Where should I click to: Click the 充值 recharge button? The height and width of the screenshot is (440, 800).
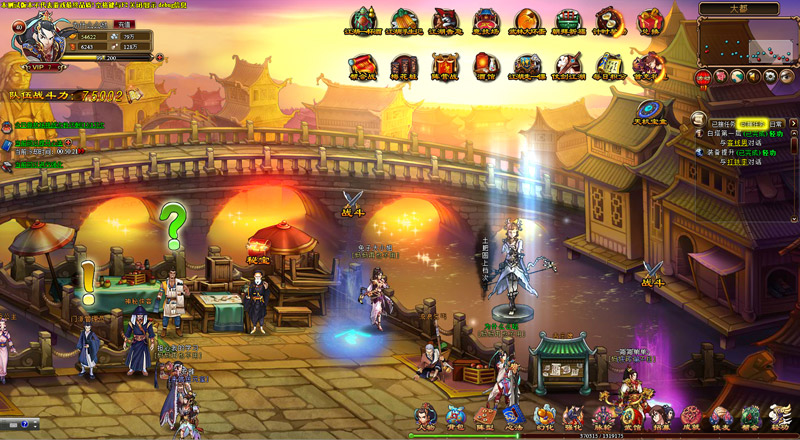pyautogui.click(x=123, y=22)
